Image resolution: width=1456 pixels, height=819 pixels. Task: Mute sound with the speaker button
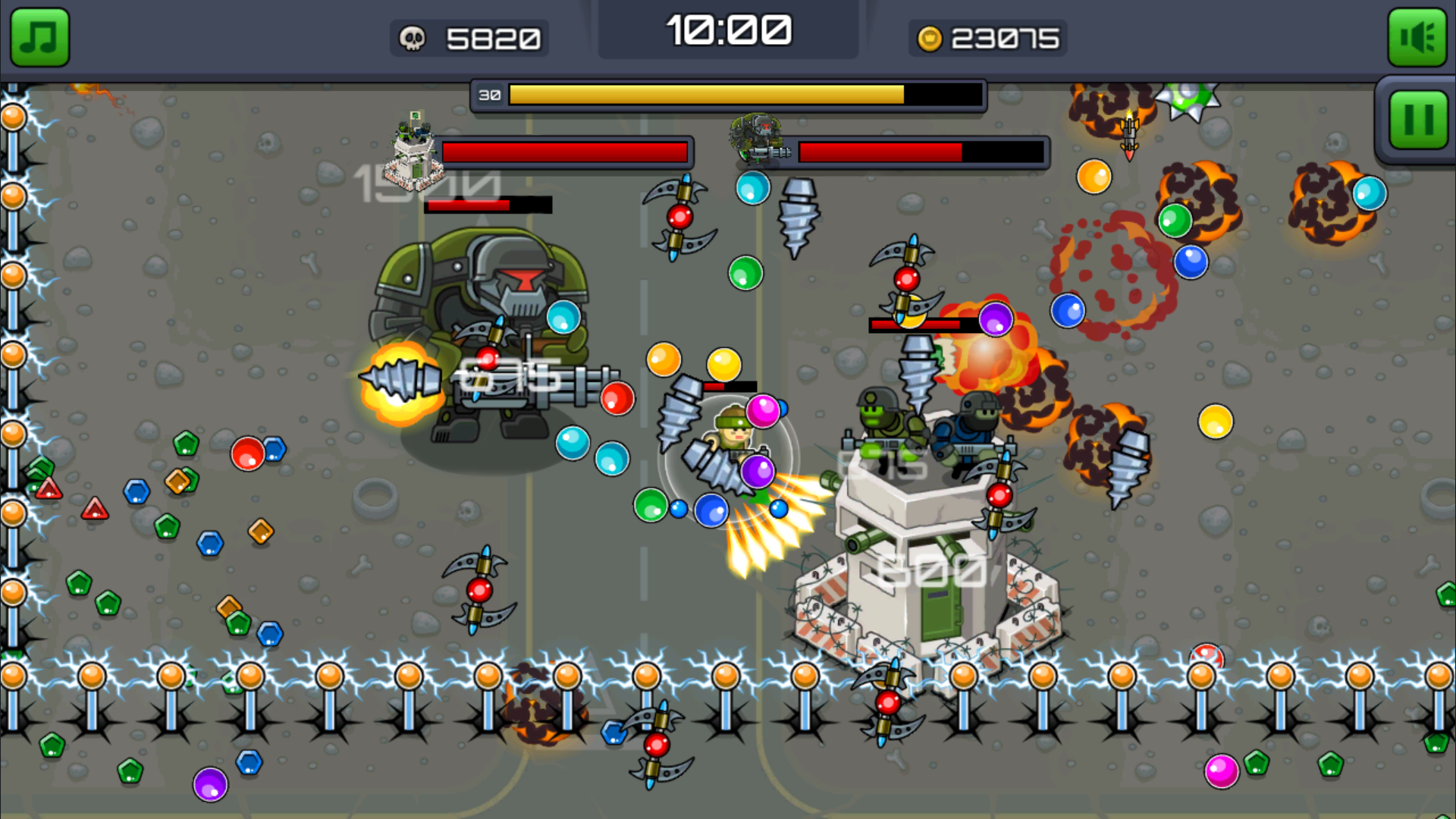click(1417, 38)
